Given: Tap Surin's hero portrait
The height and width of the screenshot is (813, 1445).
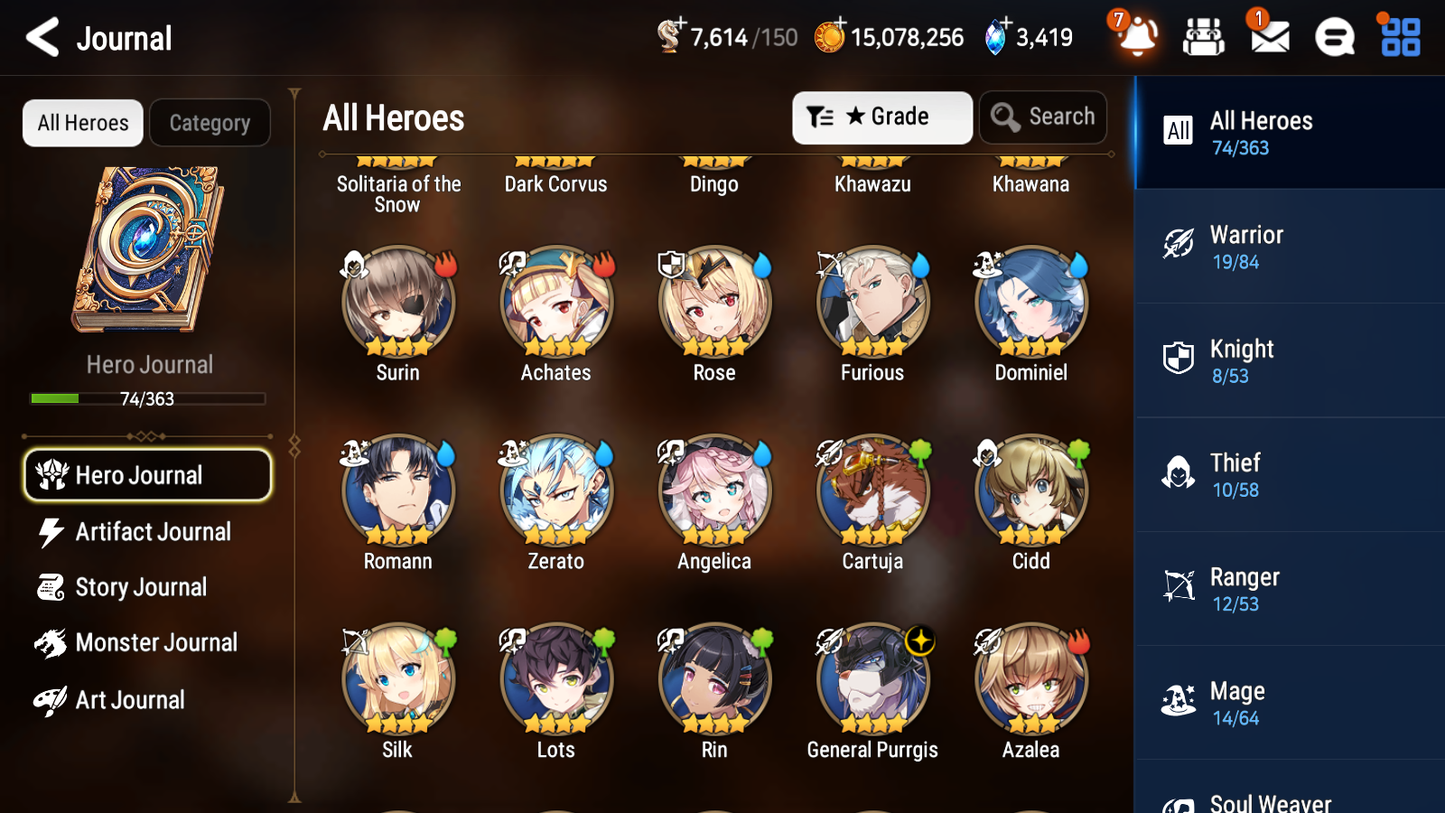Looking at the screenshot, I should (x=397, y=301).
